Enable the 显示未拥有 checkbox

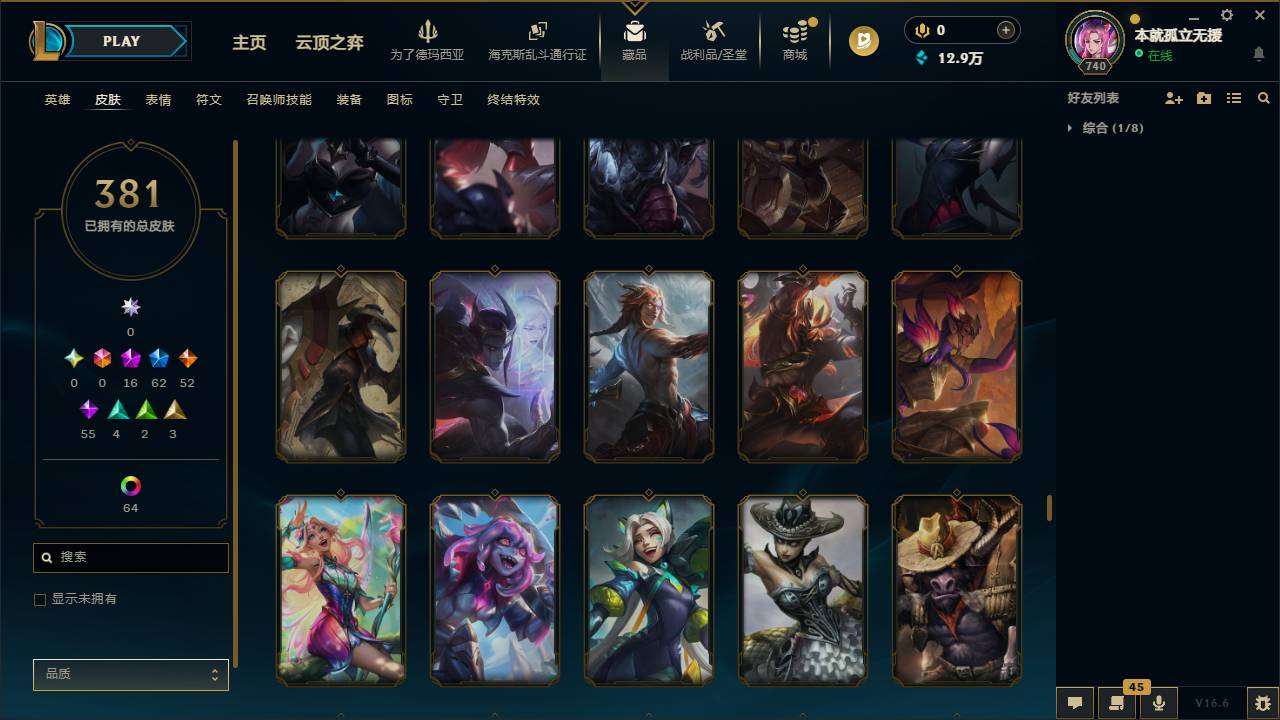pyautogui.click(x=40, y=599)
